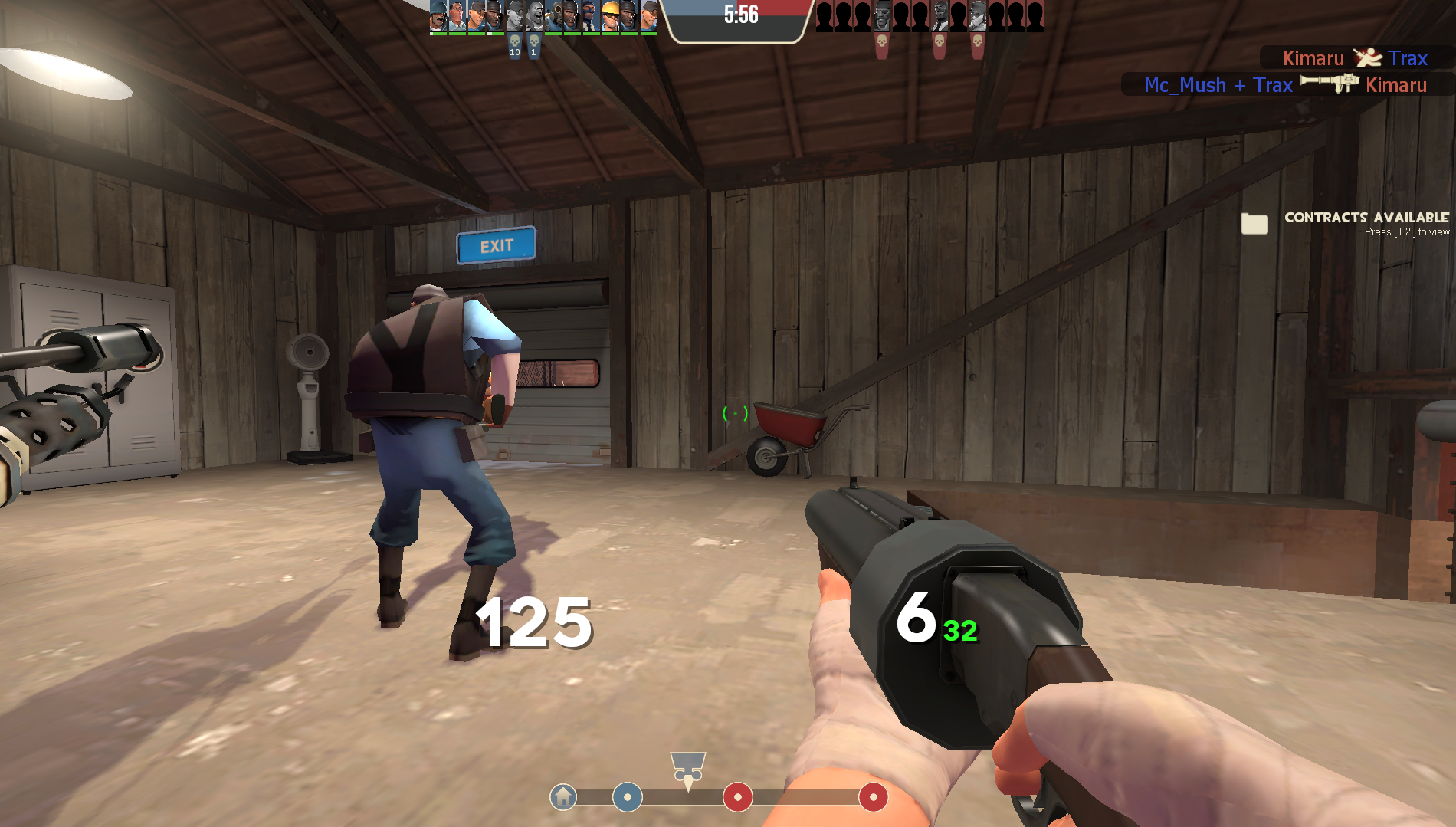Click the payload cart marker on the track
Screen dimensions: 1456x827
click(687, 768)
